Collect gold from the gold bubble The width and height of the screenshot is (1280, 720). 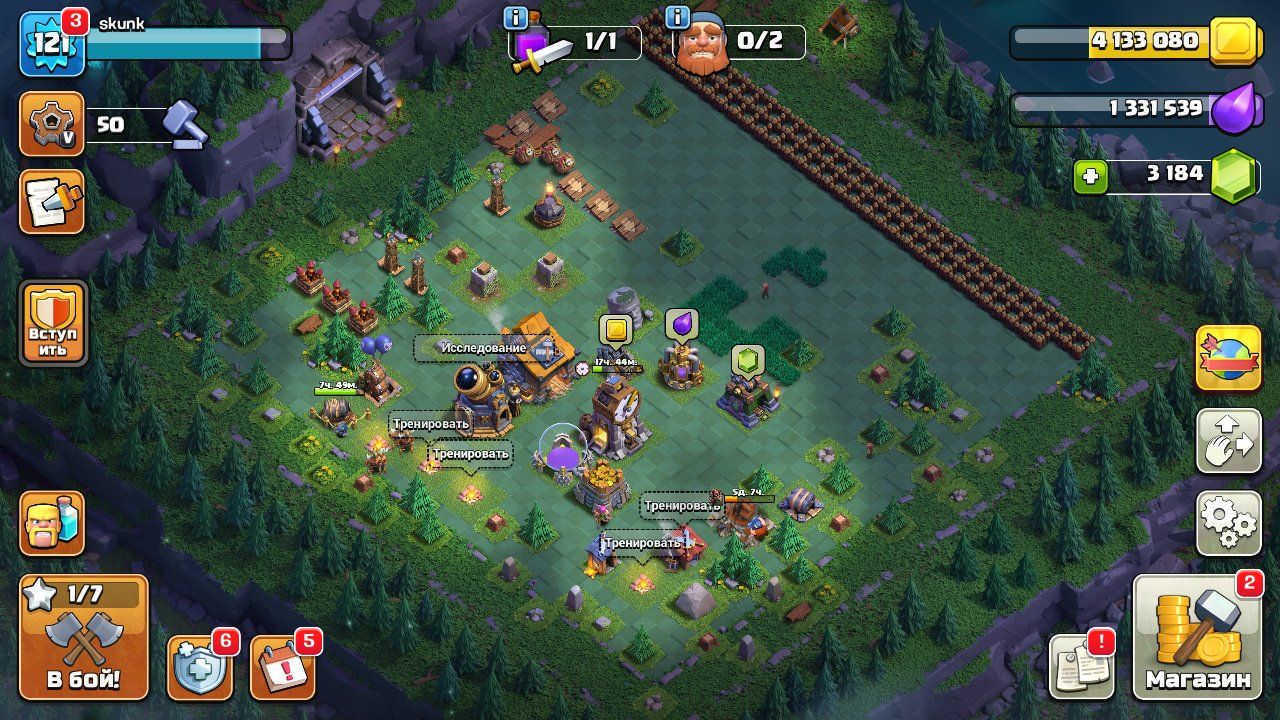pyautogui.click(x=615, y=330)
